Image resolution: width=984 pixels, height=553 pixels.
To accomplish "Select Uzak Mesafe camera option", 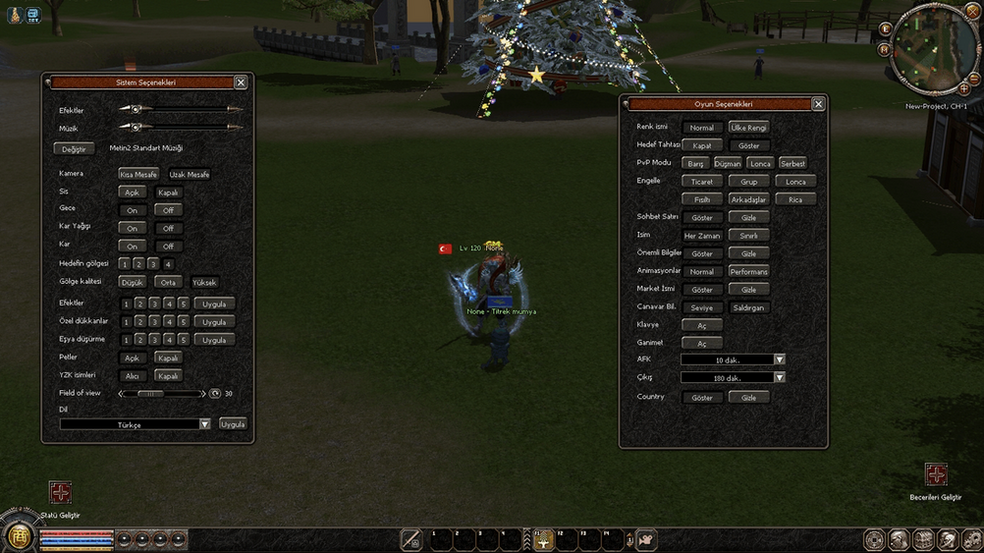I will [189, 175].
